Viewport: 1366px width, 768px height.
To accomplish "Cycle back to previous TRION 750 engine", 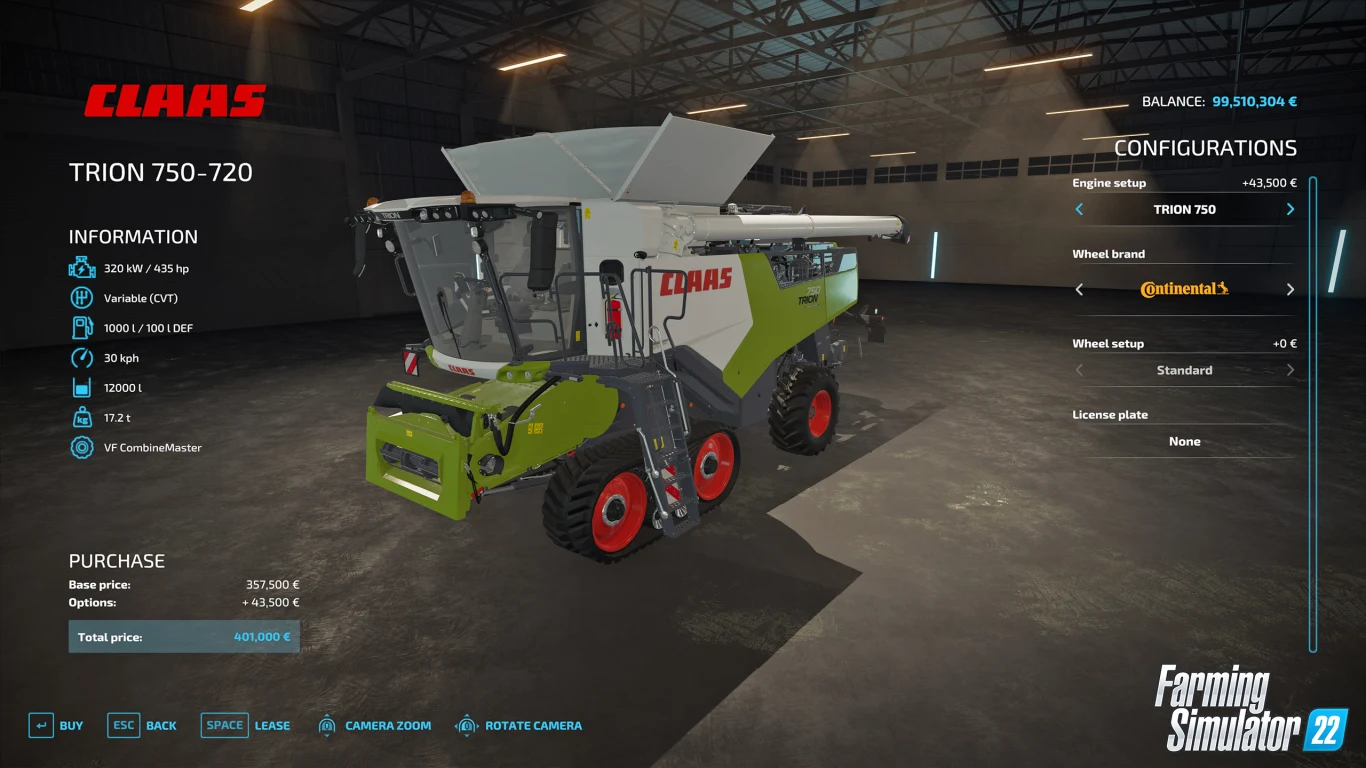I will point(1079,209).
